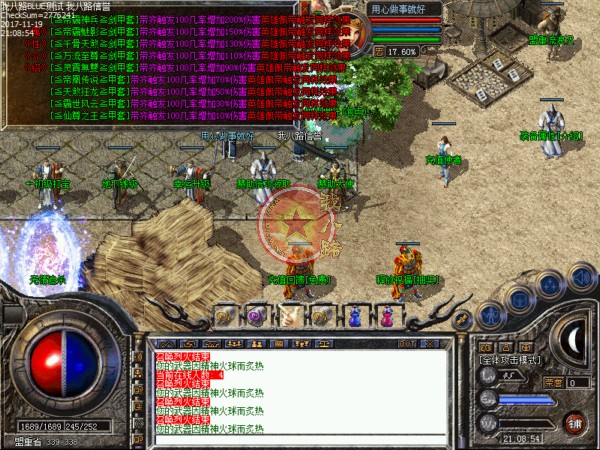Select the purple orb belt slot
Viewport: 600px width, 450px height.
pyautogui.click(x=255, y=316)
